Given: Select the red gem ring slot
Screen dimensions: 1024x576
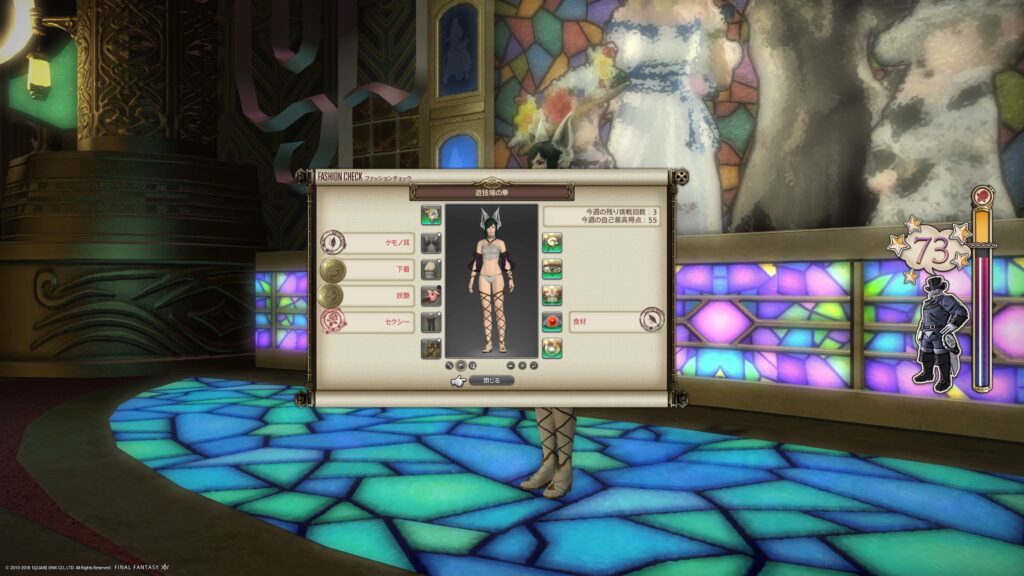Looking at the screenshot, I should 551,322.
